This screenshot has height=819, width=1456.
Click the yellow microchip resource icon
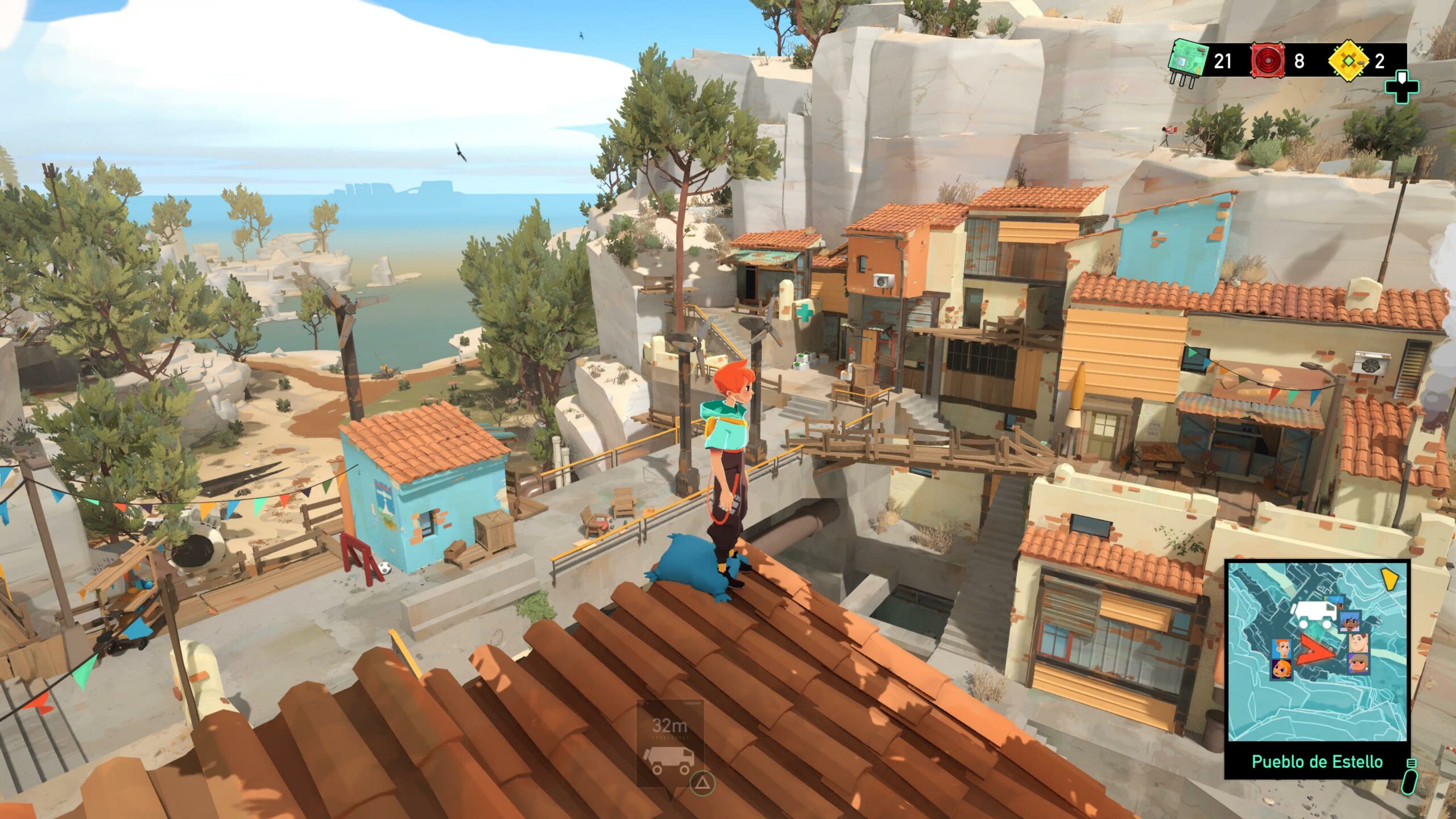tap(1348, 61)
